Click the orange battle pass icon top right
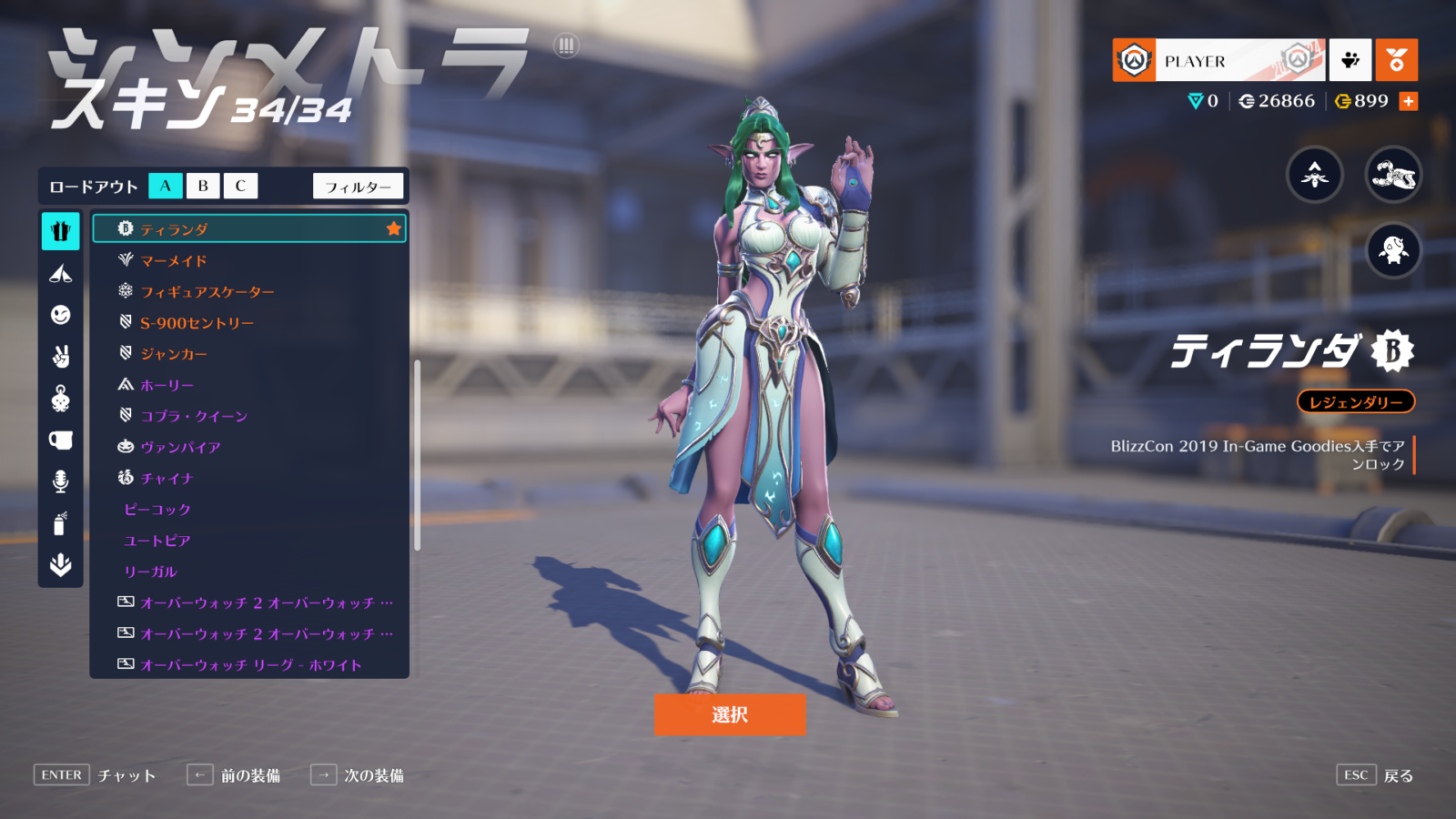This screenshot has height=819, width=1456. [x=1397, y=60]
